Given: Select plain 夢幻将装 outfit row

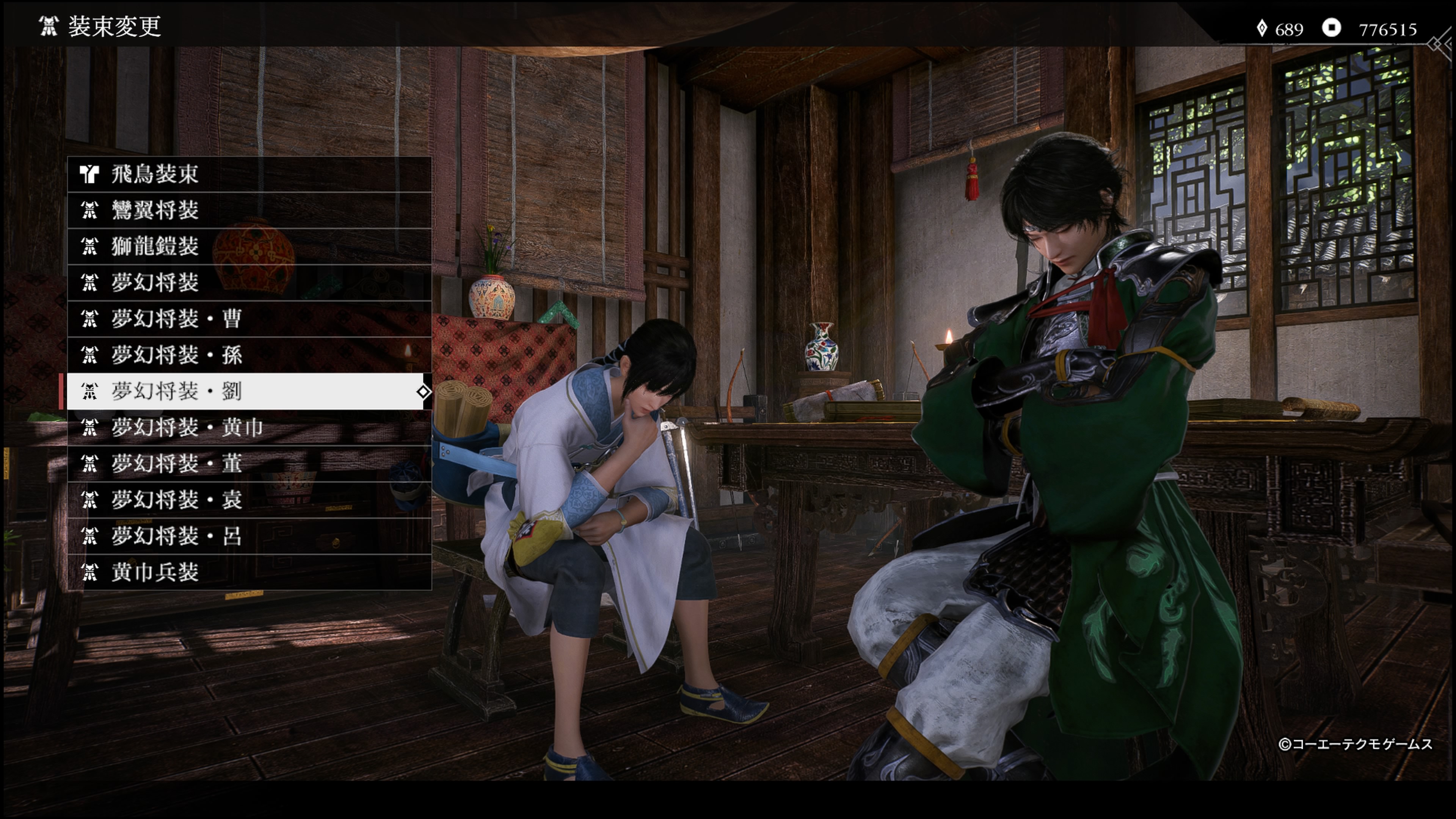Looking at the screenshot, I should click(249, 282).
